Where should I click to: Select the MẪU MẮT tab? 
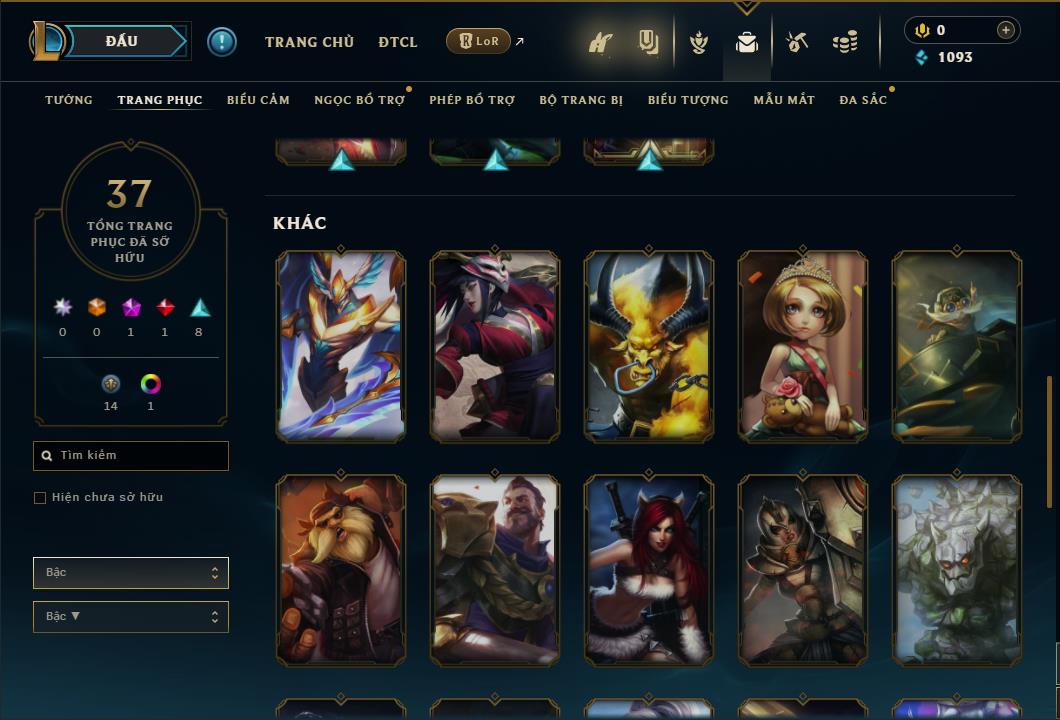[784, 100]
